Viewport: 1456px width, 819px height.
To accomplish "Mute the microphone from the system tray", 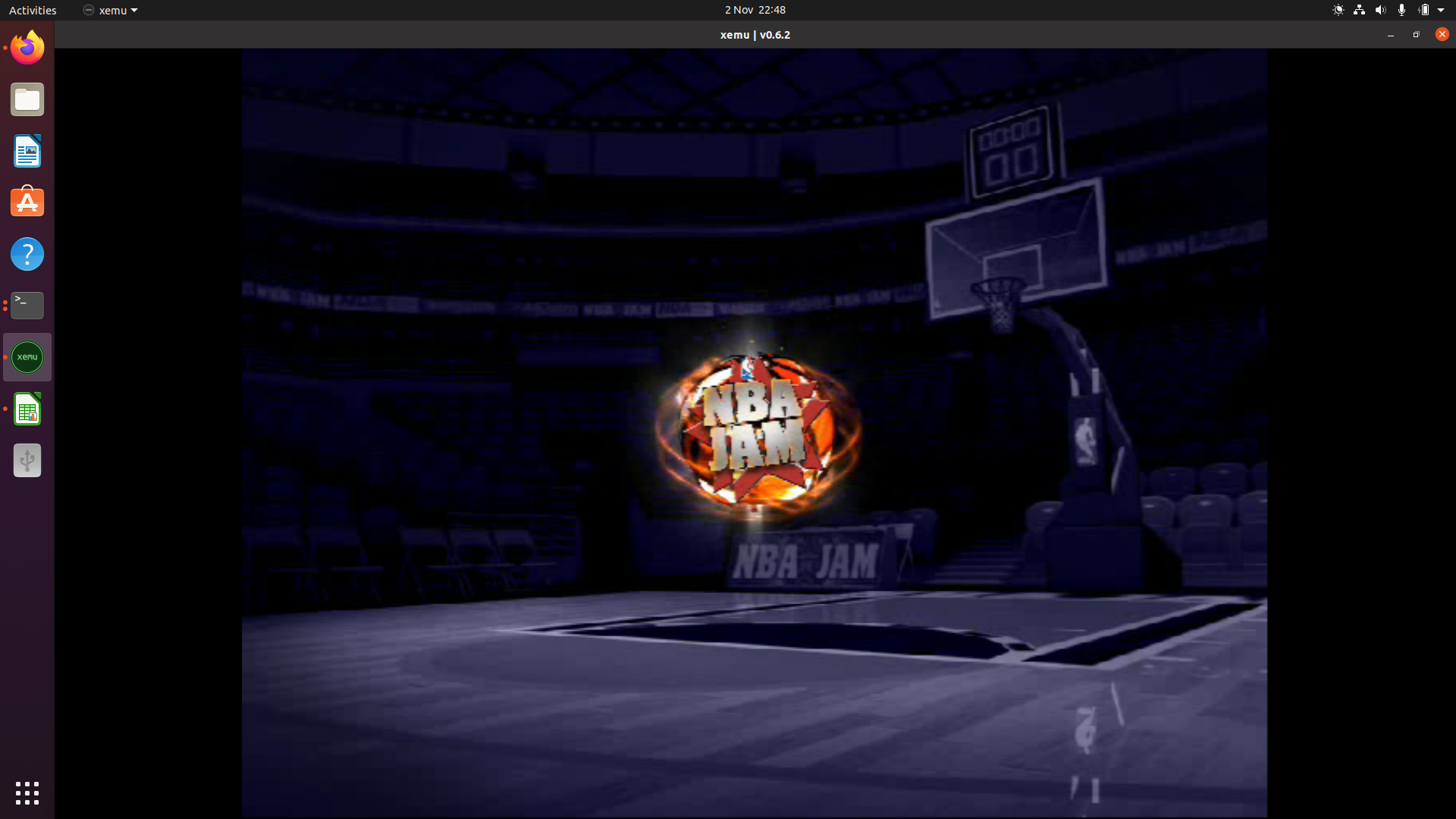I will [1401, 10].
